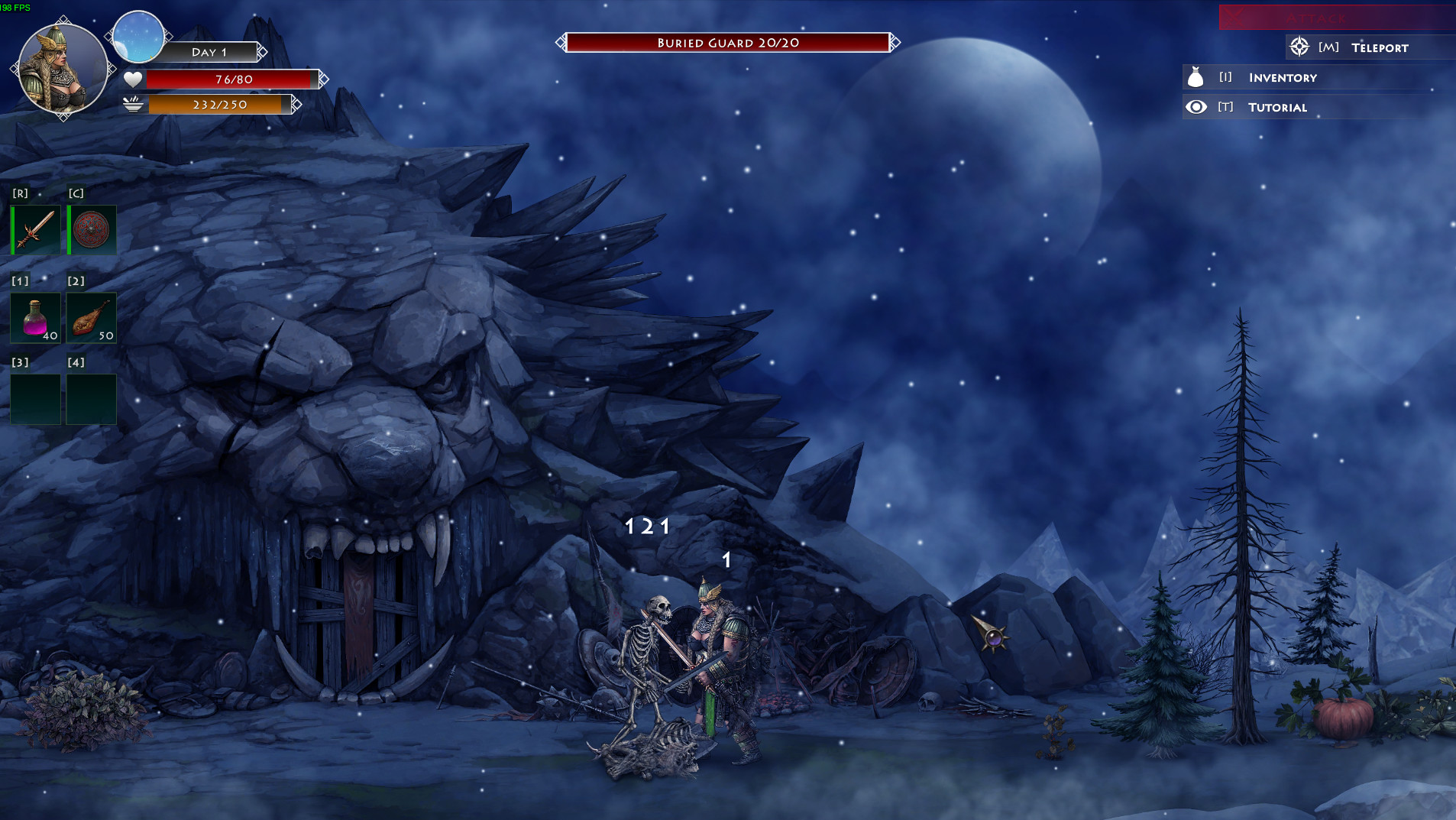Use the pink potion in hotbar slot [1]
This screenshot has width=1456, height=820.
click(x=35, y=317)
